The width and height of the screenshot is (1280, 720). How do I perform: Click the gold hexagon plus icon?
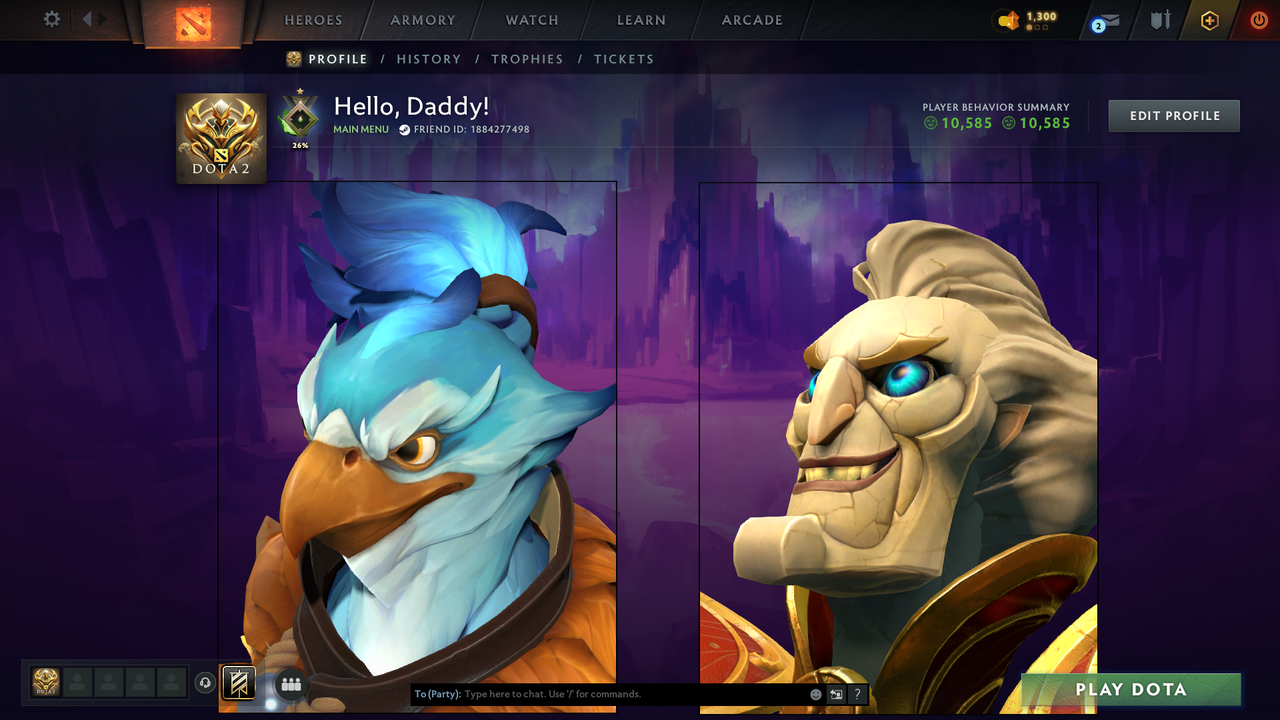tap(1209, 19)
